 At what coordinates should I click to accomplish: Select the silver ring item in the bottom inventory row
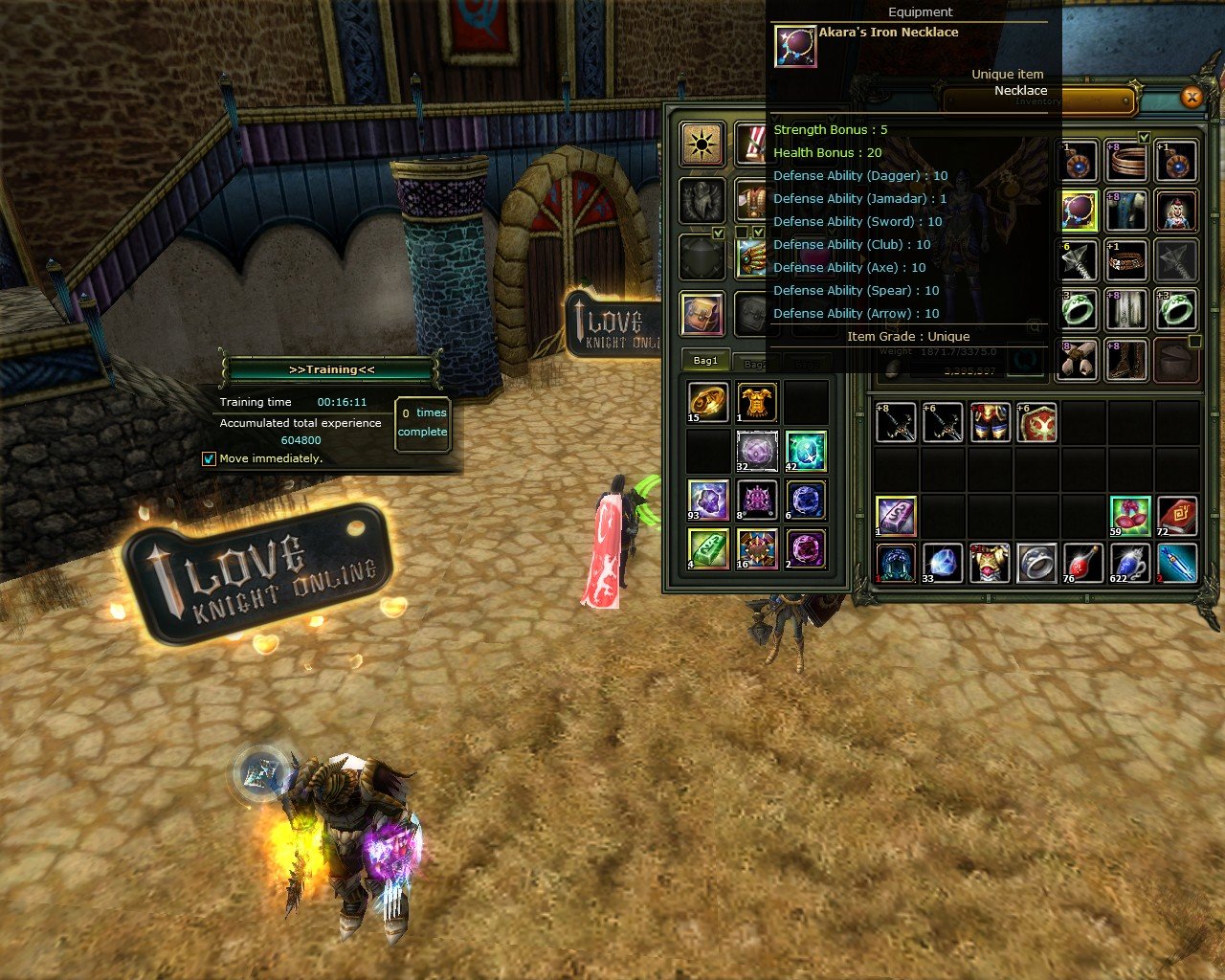click(x=1036, y=563)
